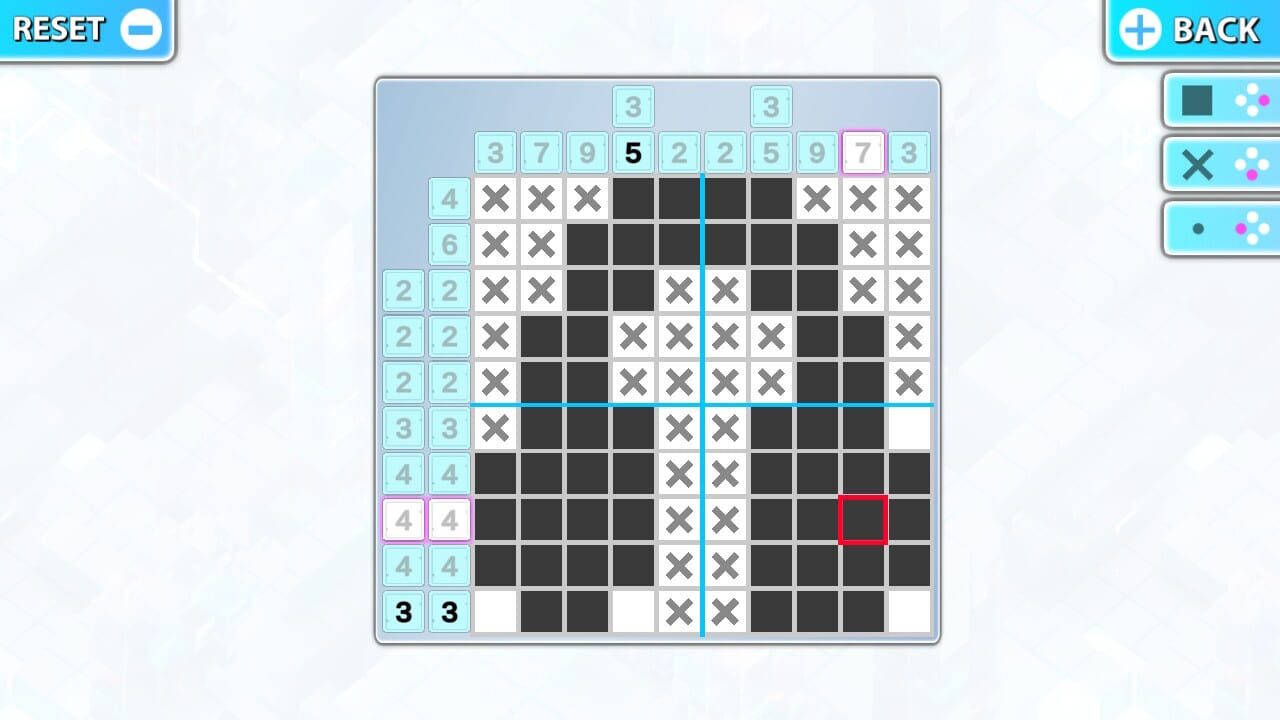Click the minus icon on the RESET button
1280x720 pixels.
139,28
